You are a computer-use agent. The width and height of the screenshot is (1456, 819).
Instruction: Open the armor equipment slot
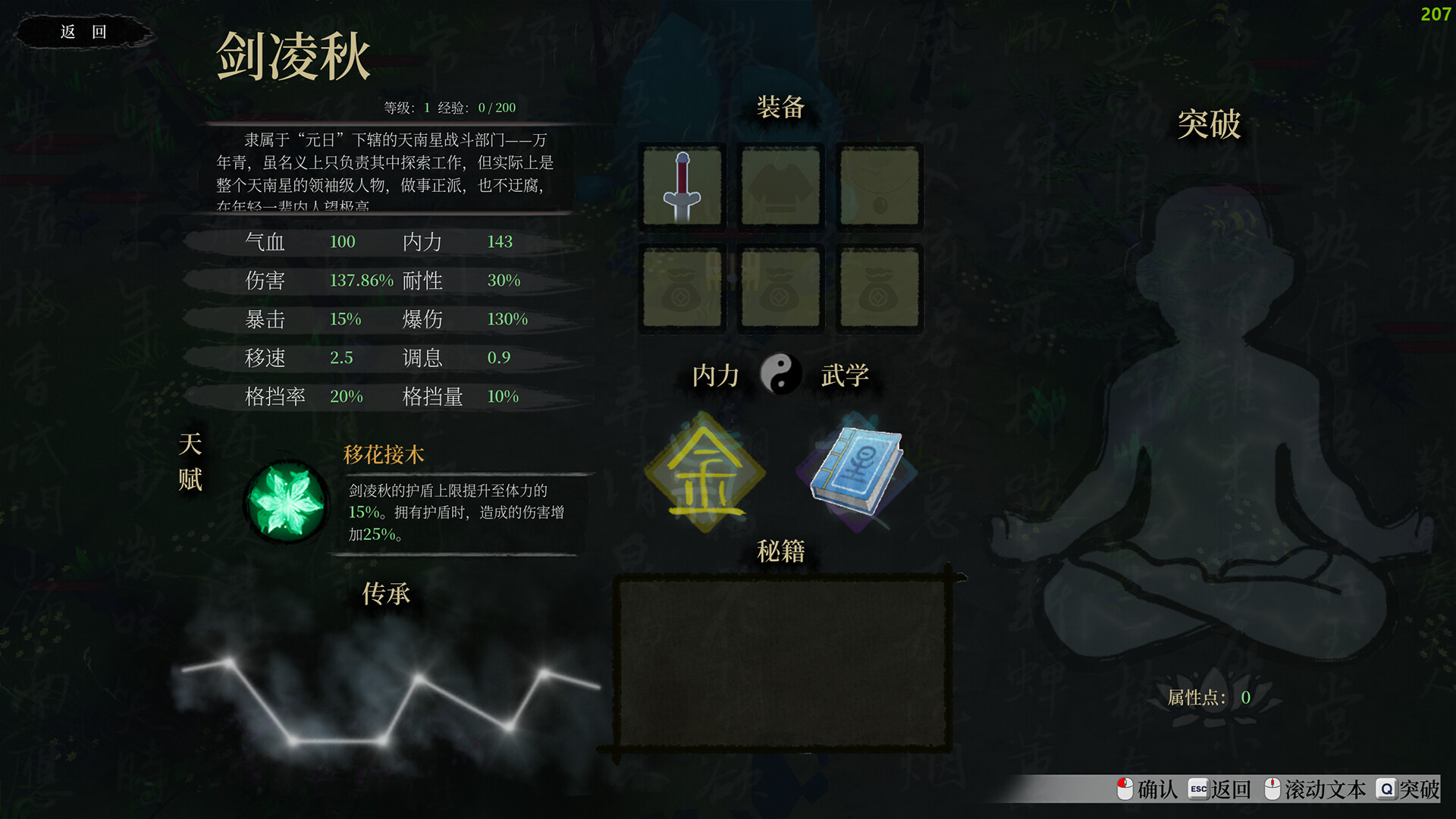[780, 186]
